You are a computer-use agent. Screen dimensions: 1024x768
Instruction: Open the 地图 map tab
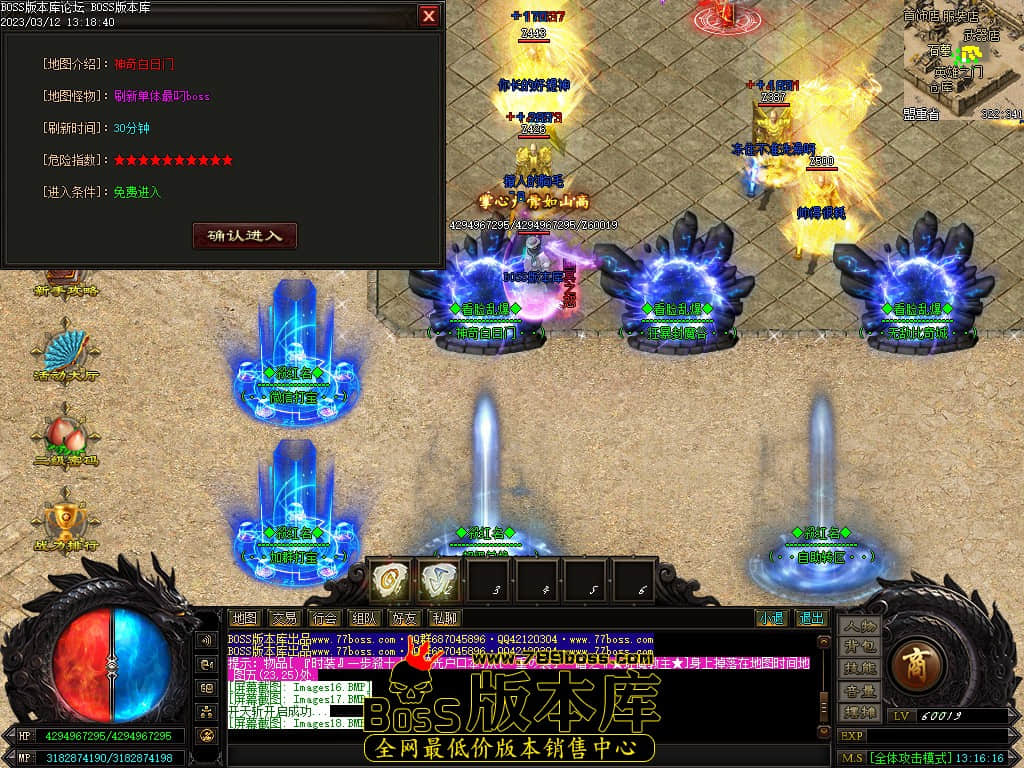tap(244, 619)
